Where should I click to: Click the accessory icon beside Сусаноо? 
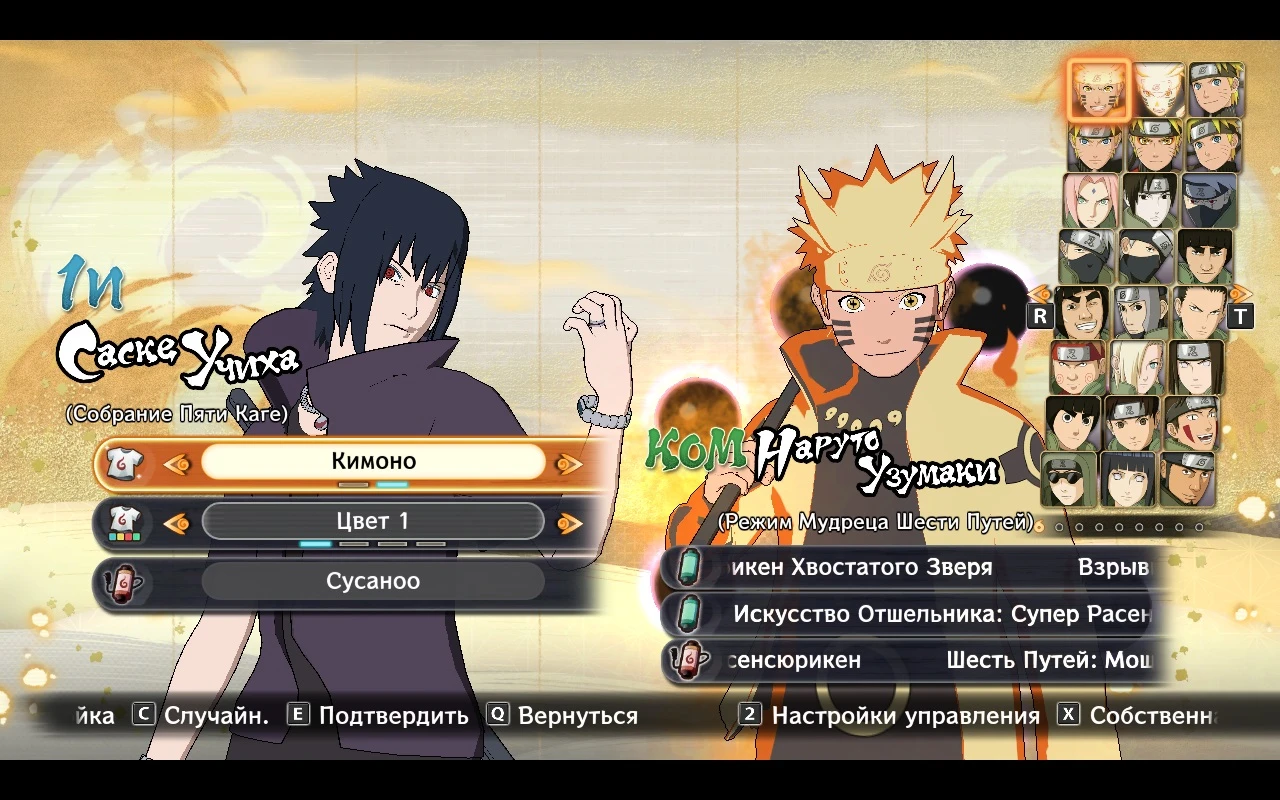(x=121, y=581)
